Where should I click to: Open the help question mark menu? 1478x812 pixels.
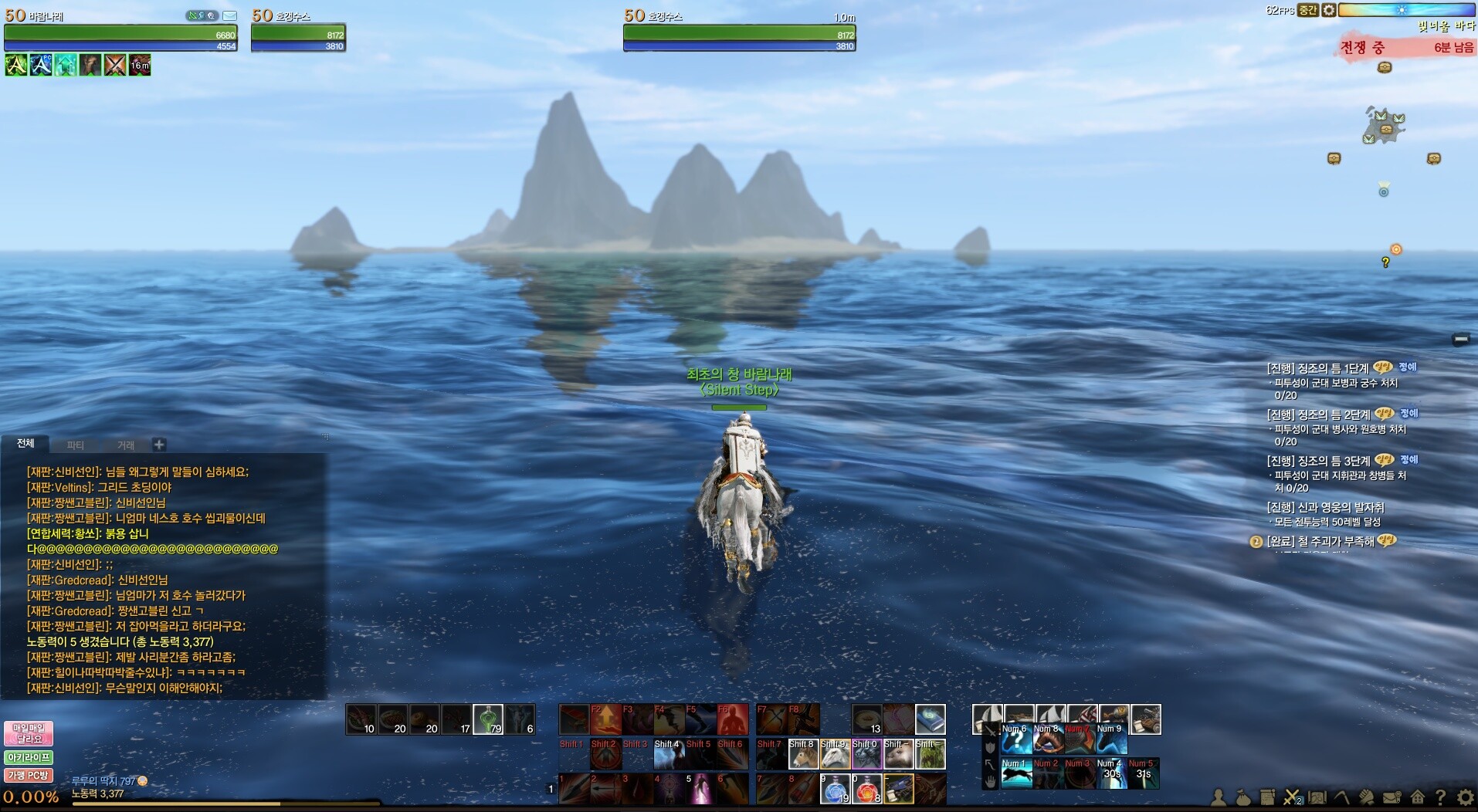click(1440, 797)
